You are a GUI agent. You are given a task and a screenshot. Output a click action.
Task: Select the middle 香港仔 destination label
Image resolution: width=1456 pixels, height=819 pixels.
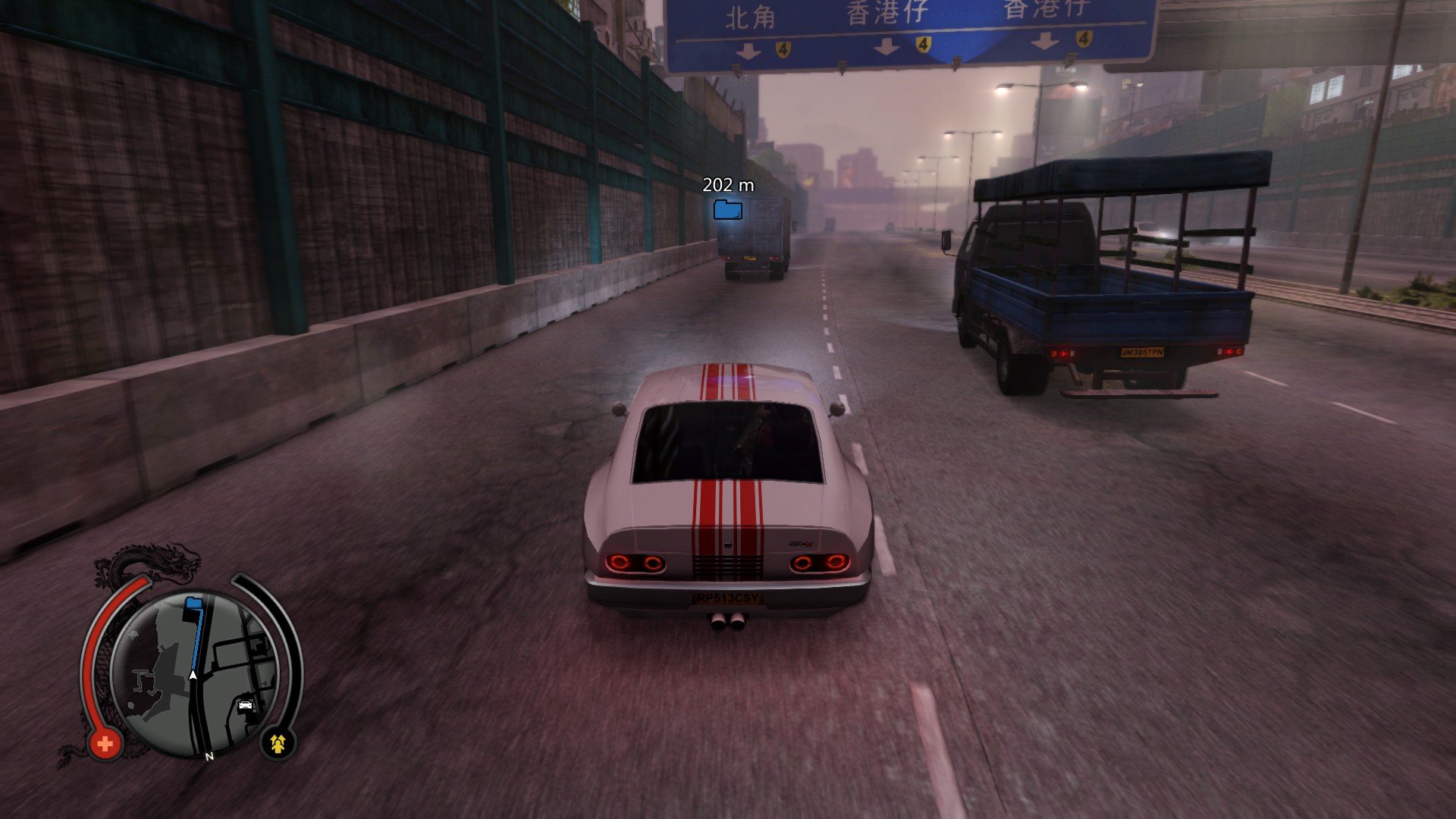click(x=887, y=13)
